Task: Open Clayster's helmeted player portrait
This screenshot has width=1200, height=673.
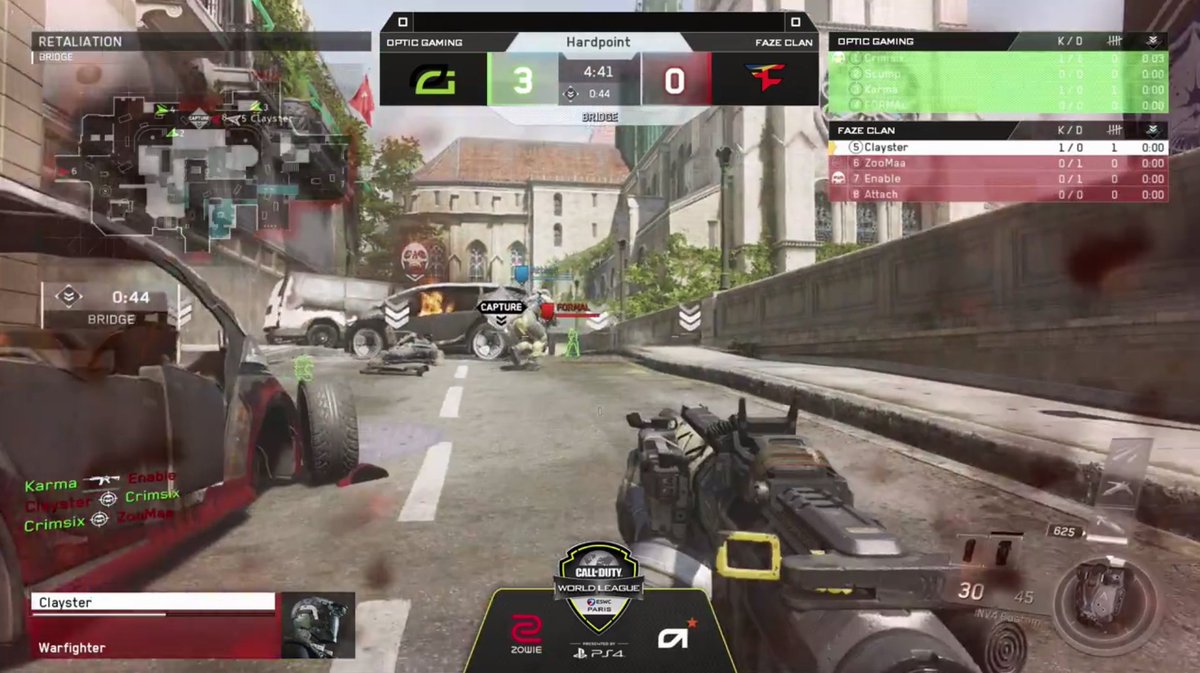Action: pyautogui.click(x=317, y=625)
